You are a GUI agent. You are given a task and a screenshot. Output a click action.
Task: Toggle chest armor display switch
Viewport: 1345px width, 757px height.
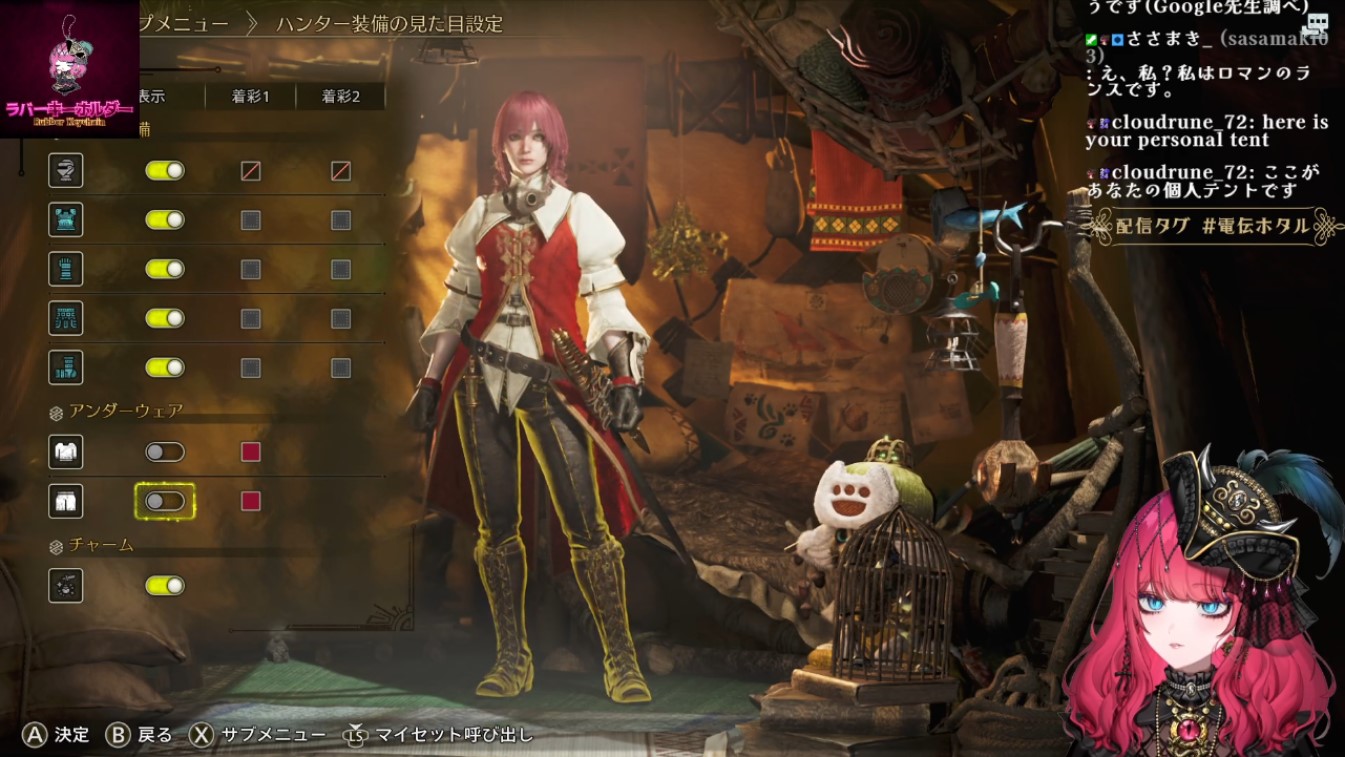click(x=165, y=220)
